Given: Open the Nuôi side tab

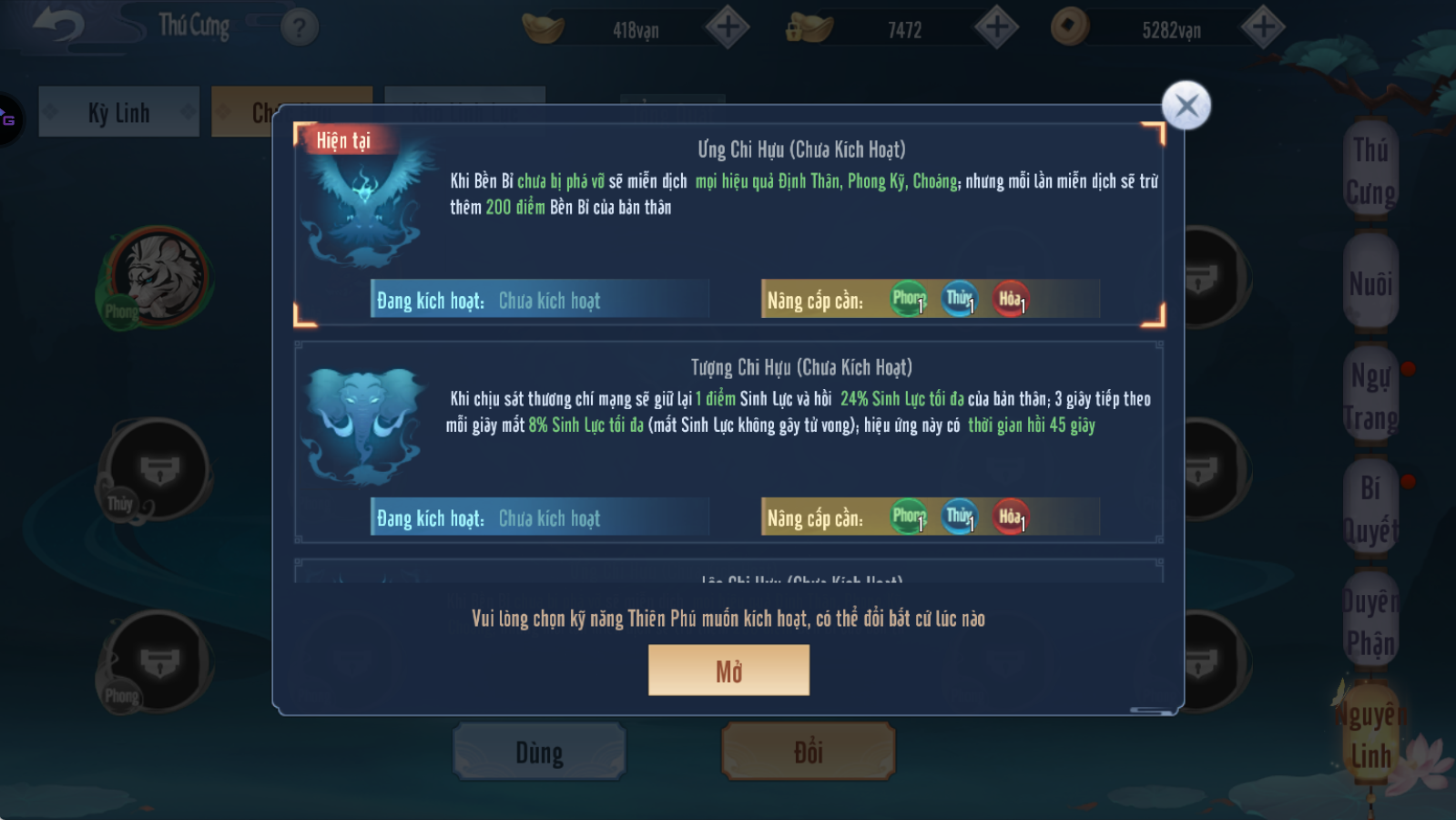Looking at the screenshot, I should coord(1370,283).
